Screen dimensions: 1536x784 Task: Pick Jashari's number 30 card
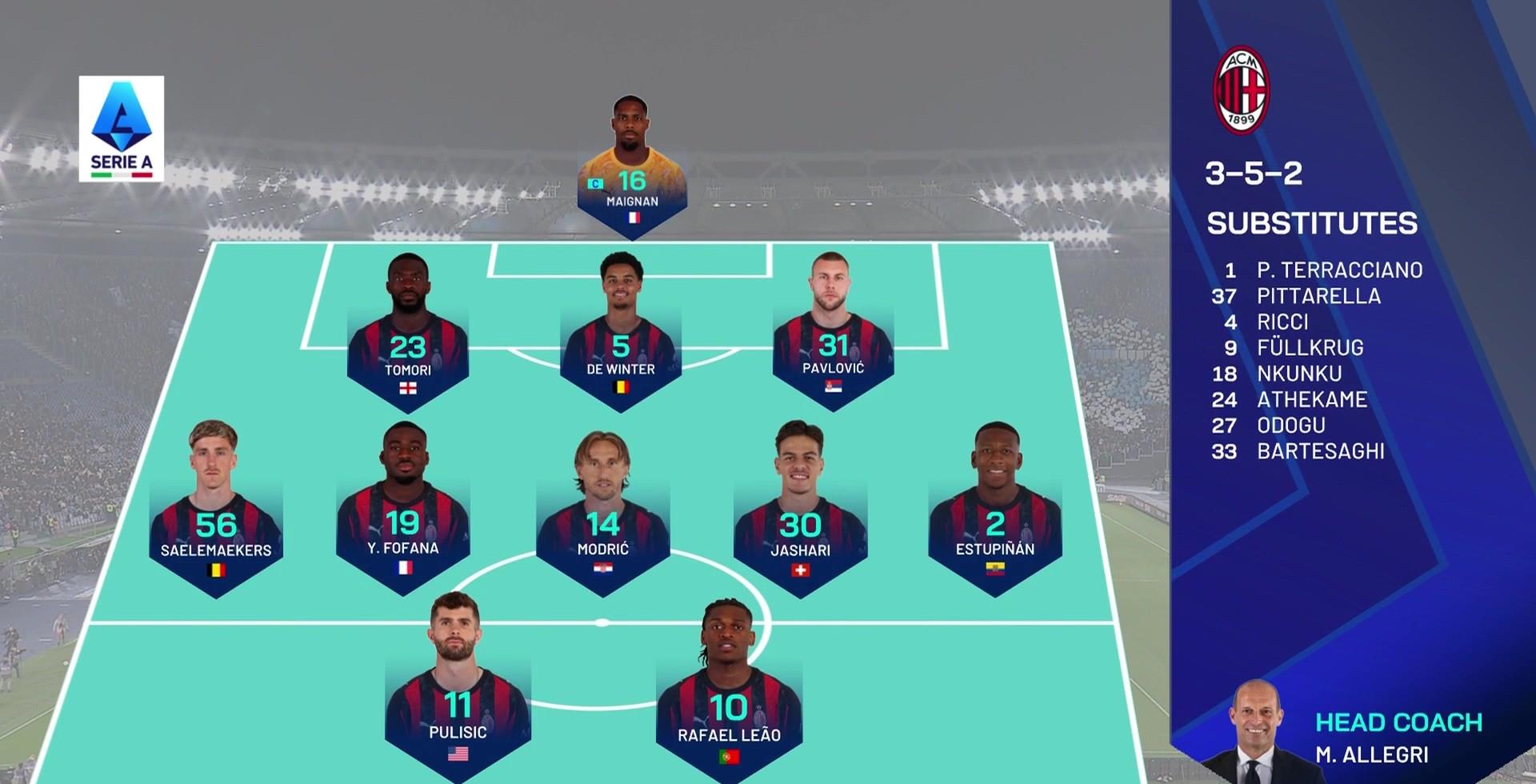800,512
